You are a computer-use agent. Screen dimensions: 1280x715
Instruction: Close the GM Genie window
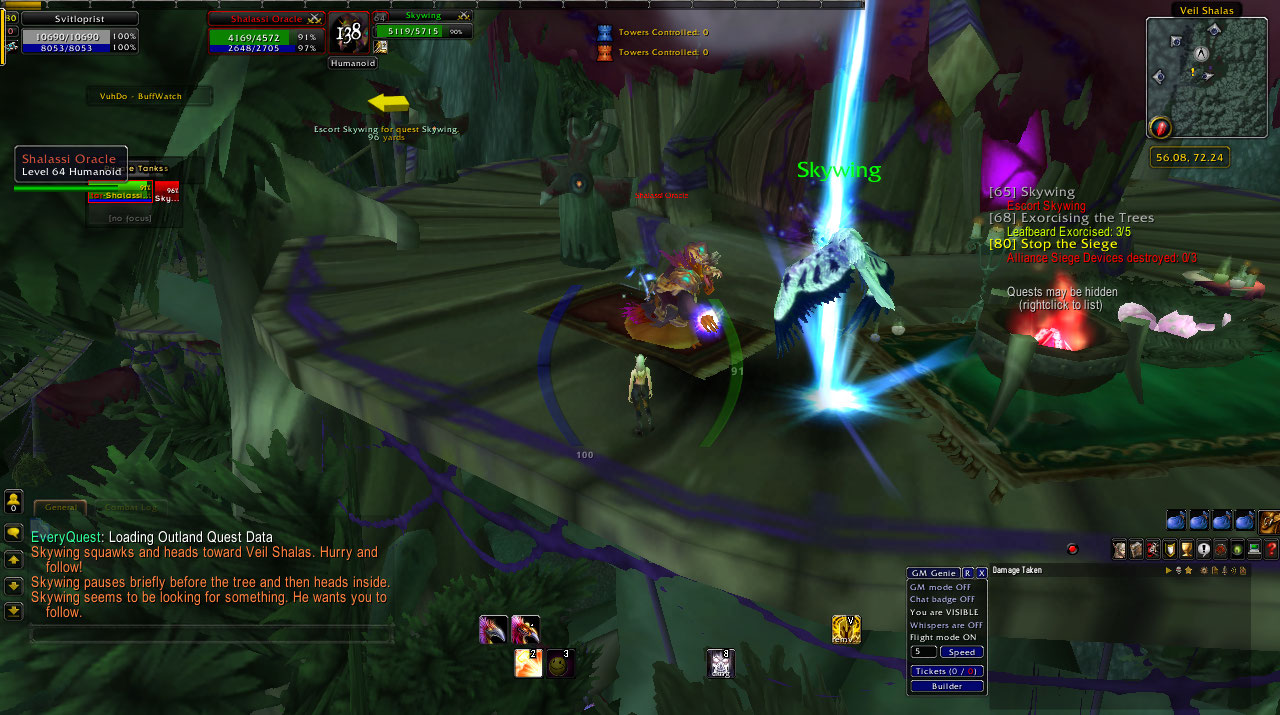(x=982, y=573)
